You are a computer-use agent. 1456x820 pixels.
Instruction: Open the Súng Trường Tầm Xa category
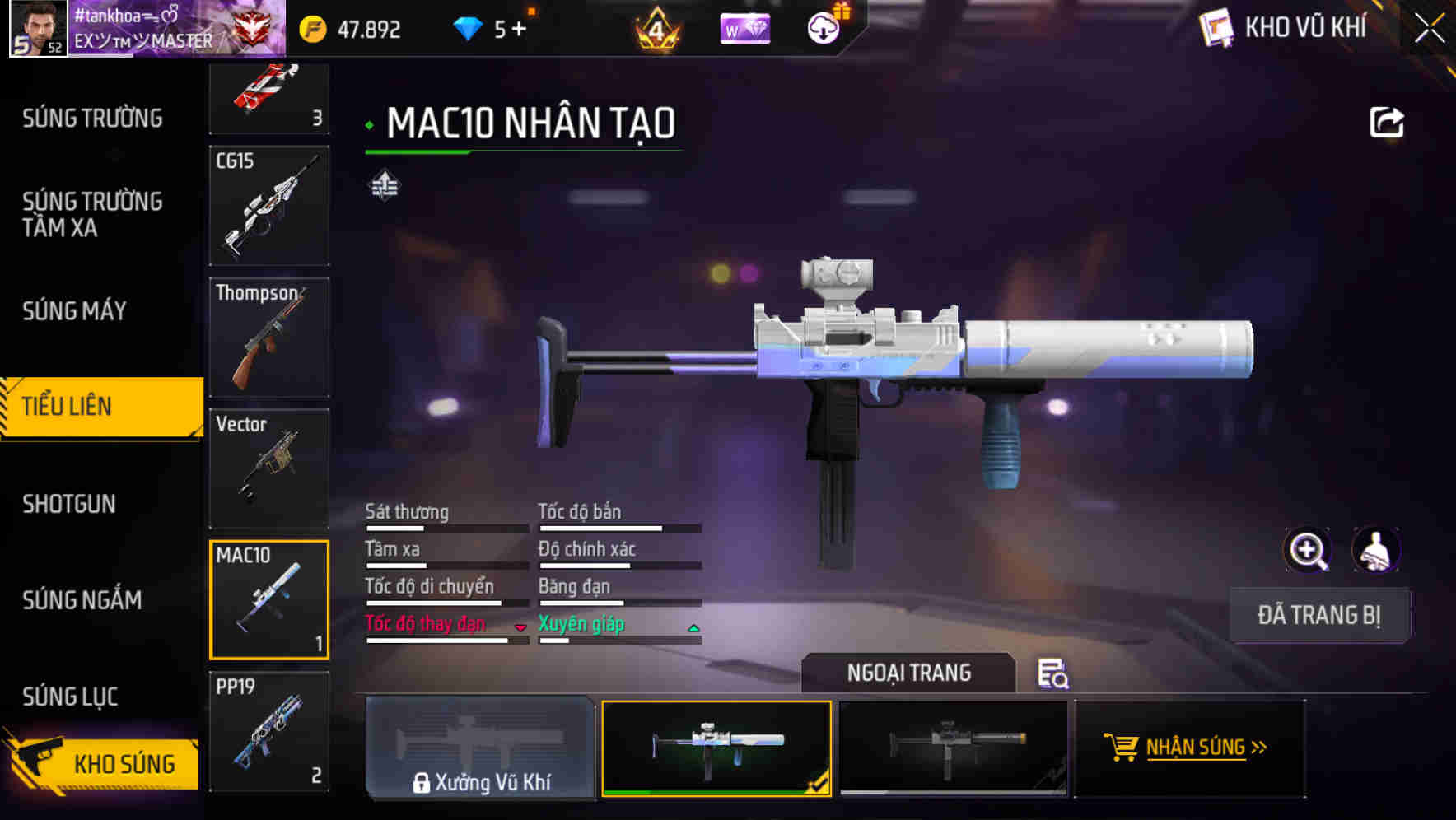coord(92,214)
